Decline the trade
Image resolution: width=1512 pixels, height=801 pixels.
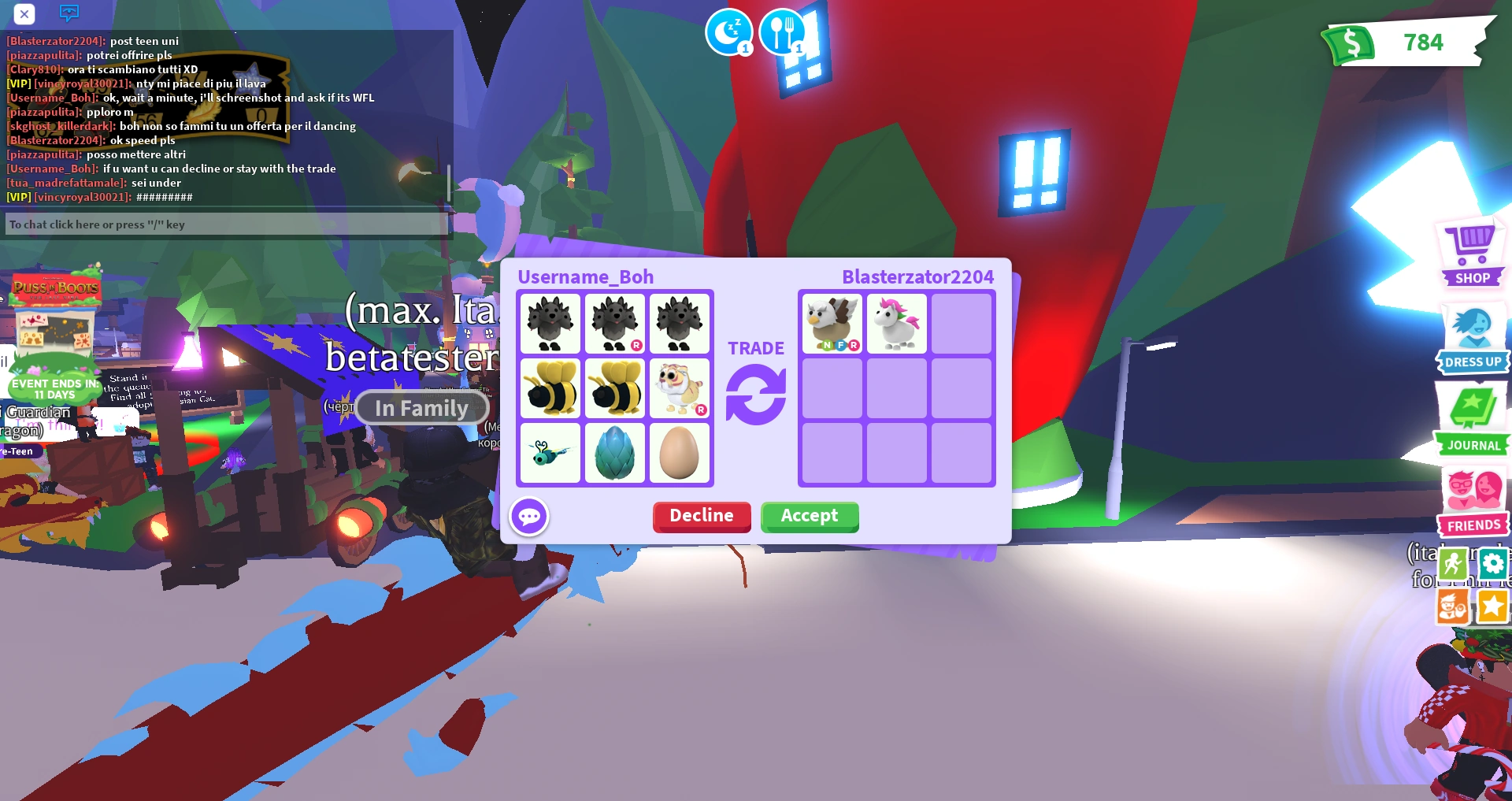701,517
